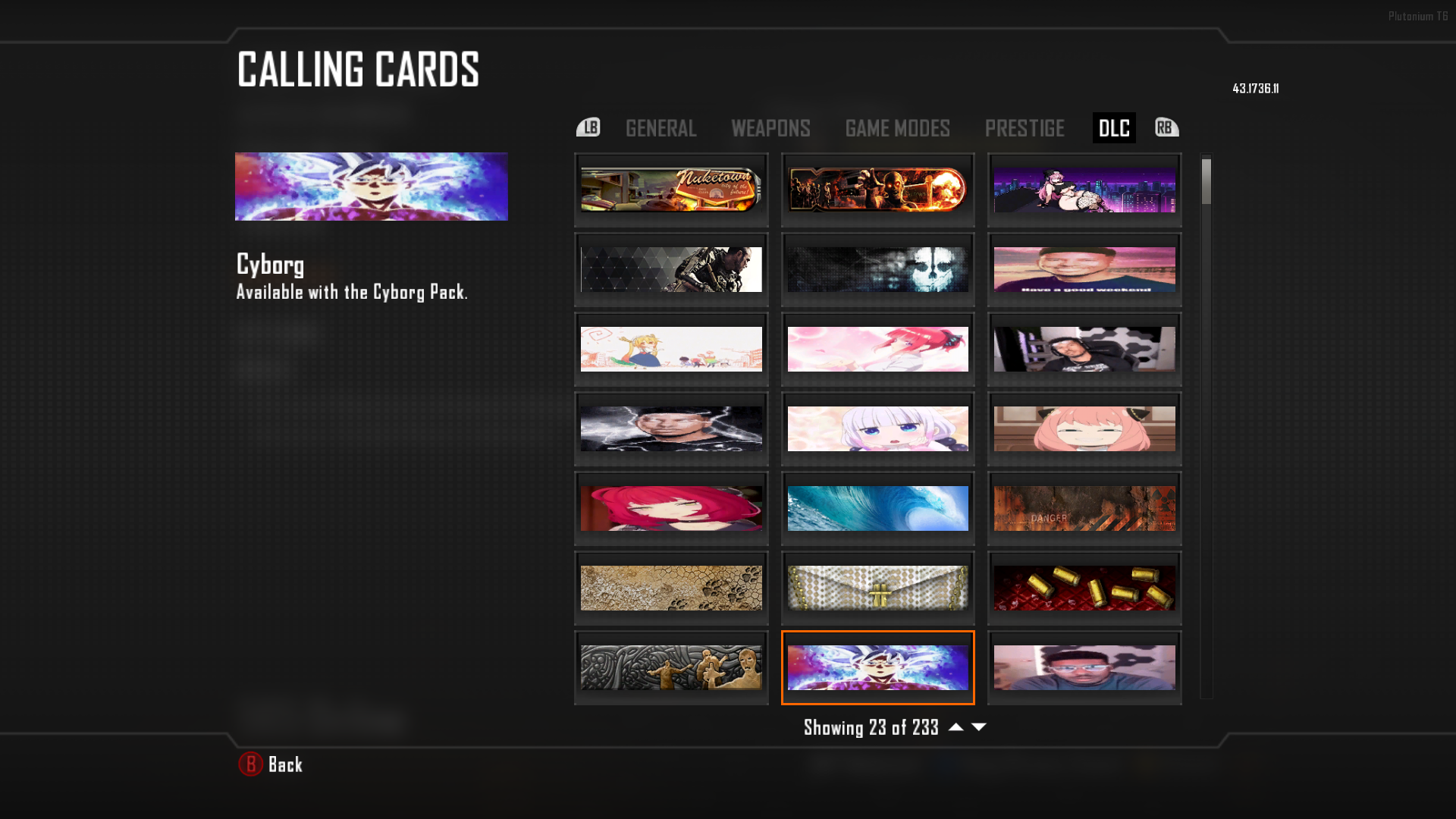Pick the highlighted Cyborg calling card
The image size is (1456, 819).
point(877,667)
